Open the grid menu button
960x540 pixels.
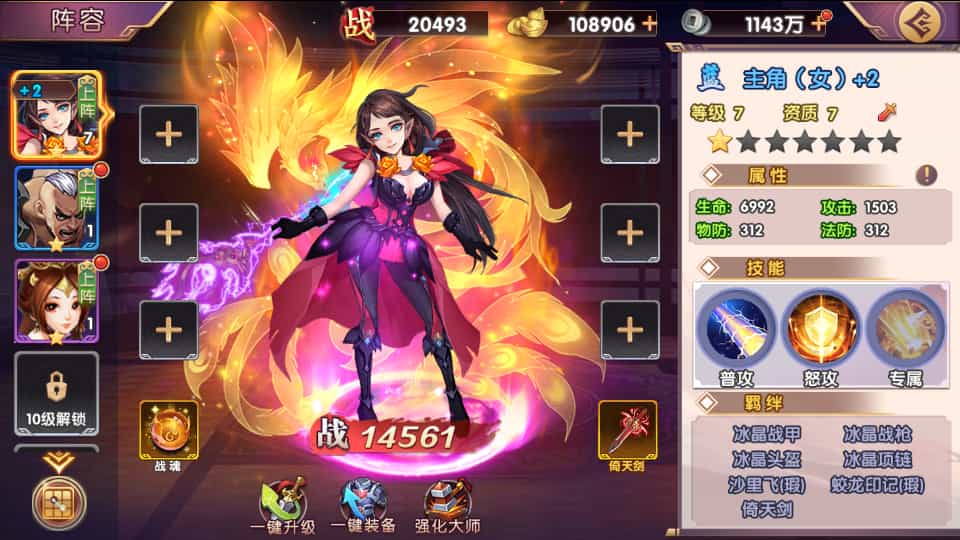click(x=59, y=503)
